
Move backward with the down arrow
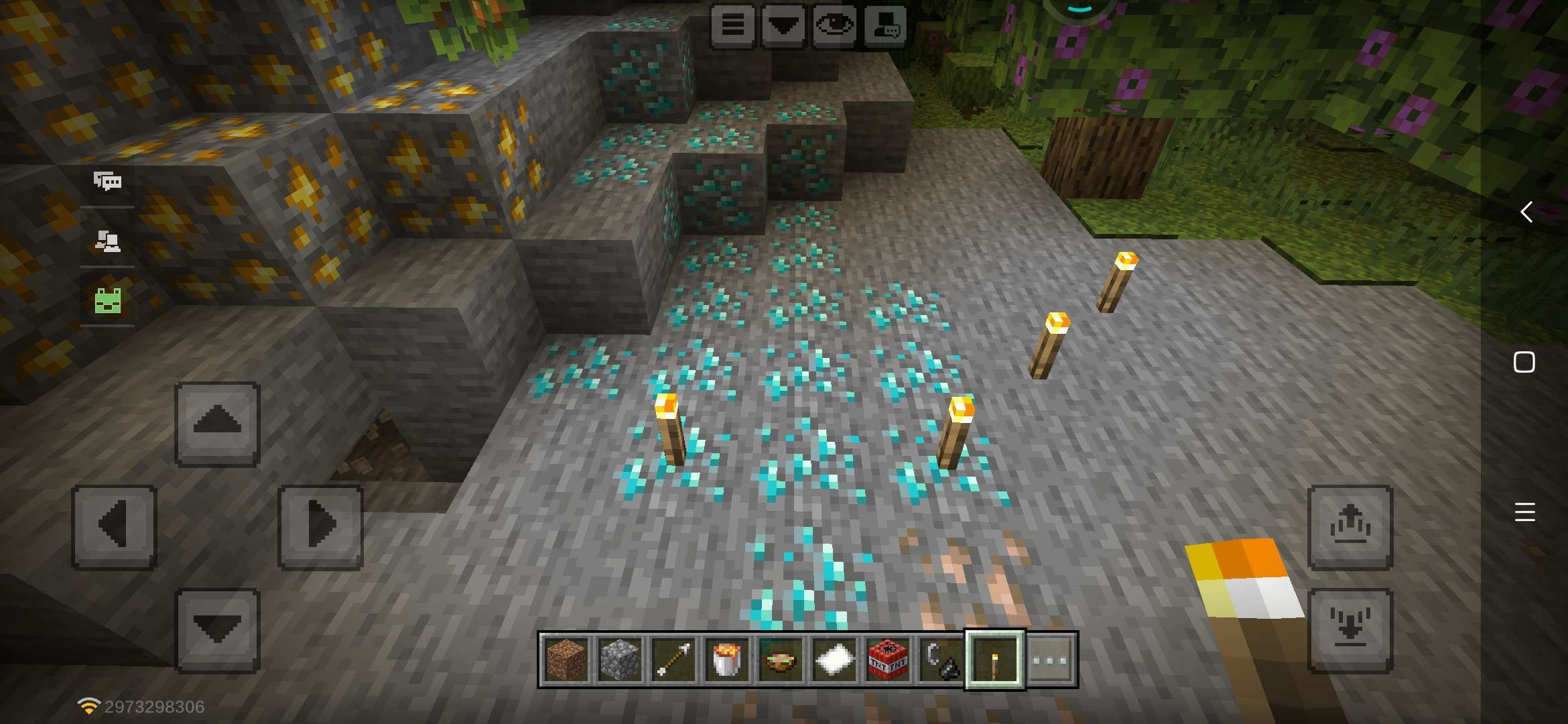pyautogui.click(x=217, y=630)
